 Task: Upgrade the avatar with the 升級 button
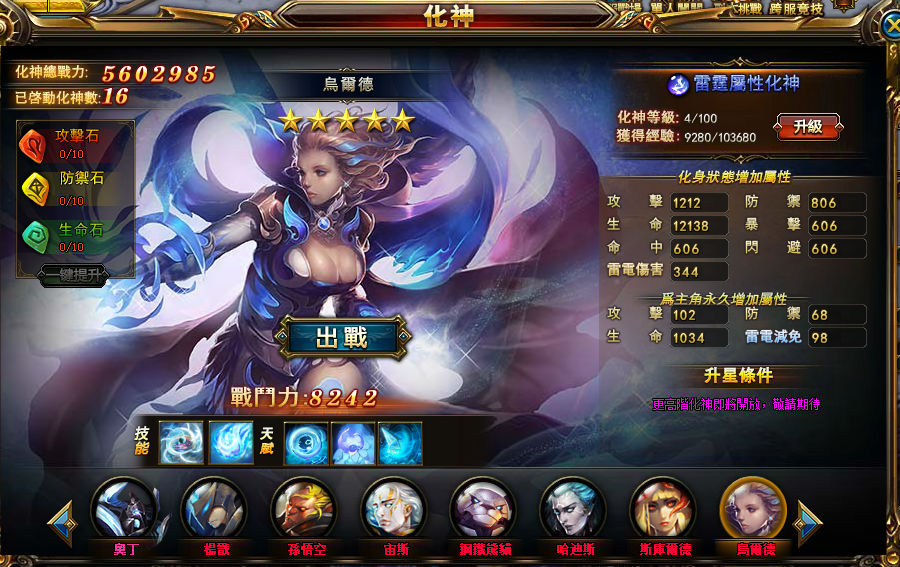pos(807,127)
